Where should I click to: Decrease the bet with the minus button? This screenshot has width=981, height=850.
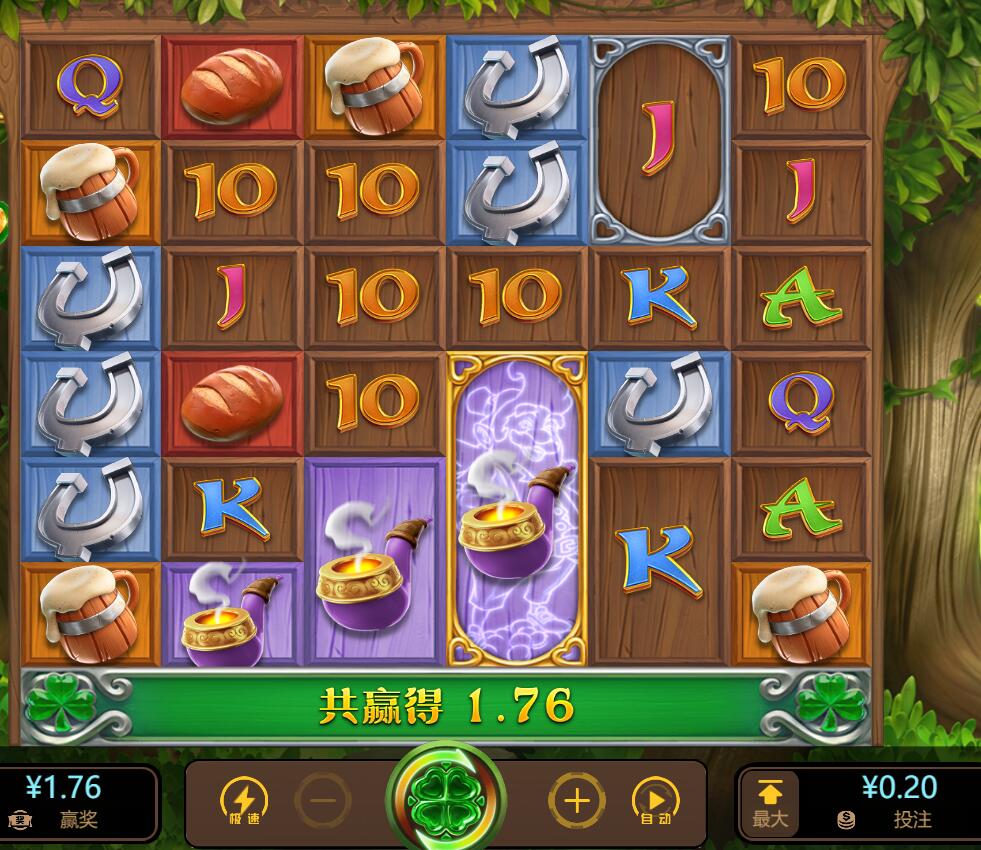click(x=323, y=800)
